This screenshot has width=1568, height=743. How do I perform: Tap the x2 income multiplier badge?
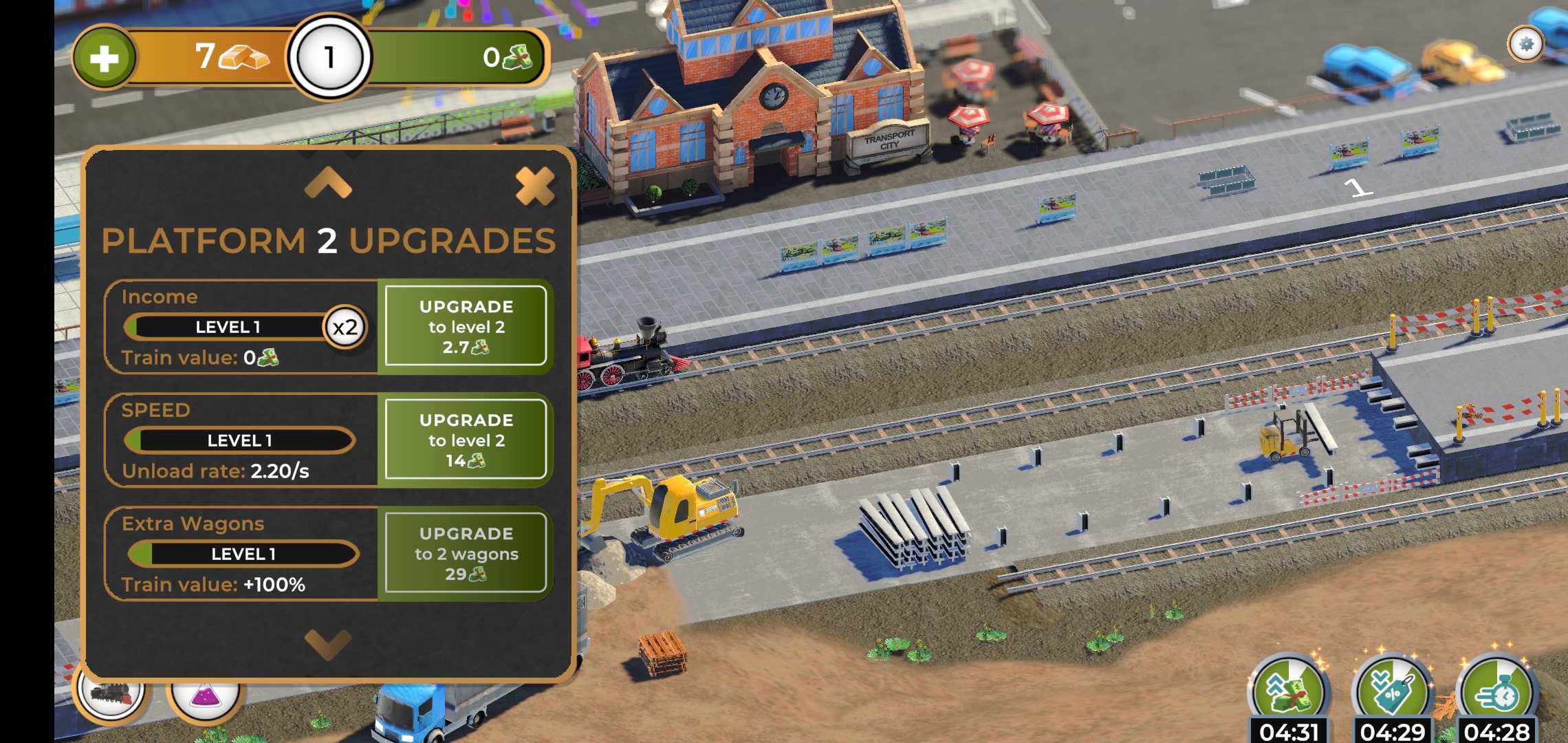pyautogui.click(x=345, y=327)
